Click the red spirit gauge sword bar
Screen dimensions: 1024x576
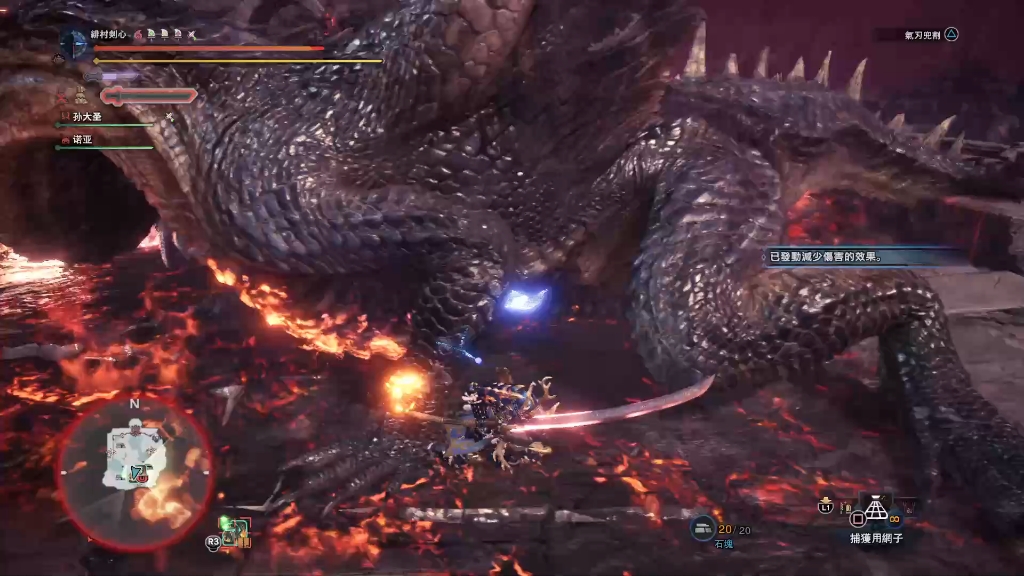point(149,95)
